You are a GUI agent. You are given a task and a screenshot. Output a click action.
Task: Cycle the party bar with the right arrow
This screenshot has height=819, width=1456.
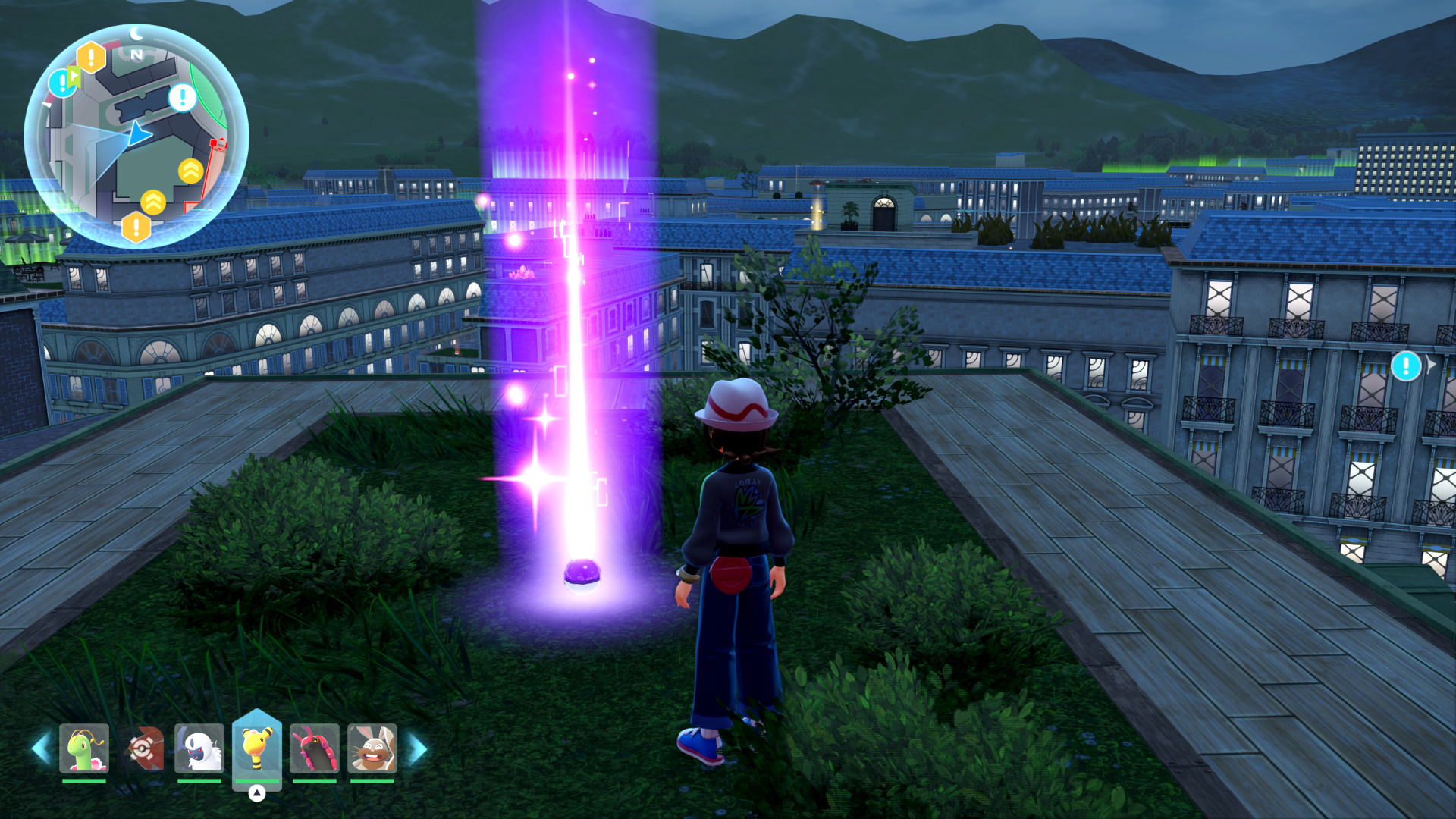click(x=418, y=749)
